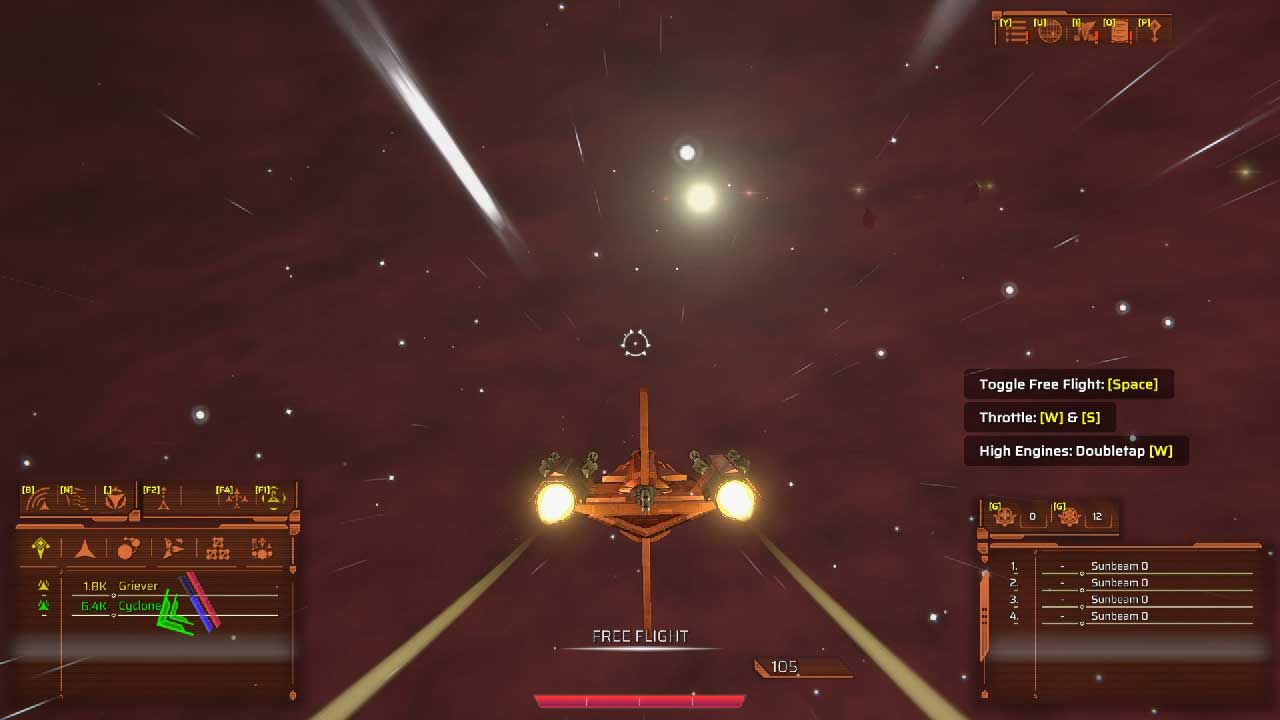Choose weapon row 4 Sunbeam
Screen dimensions: 1280x720
coord(1118,616)
